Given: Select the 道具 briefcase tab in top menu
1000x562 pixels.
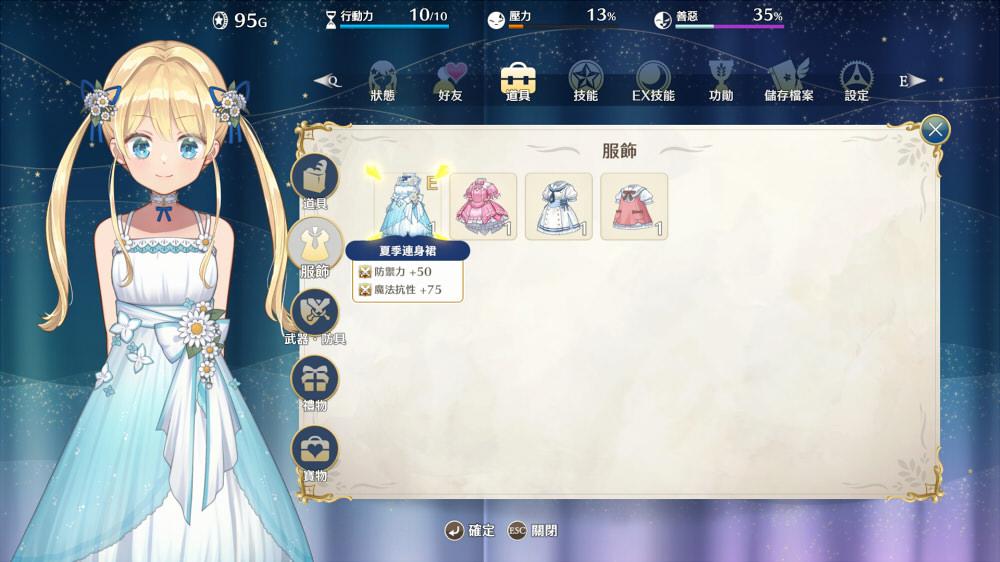Looking at the screenshot, I should (517, 80).
